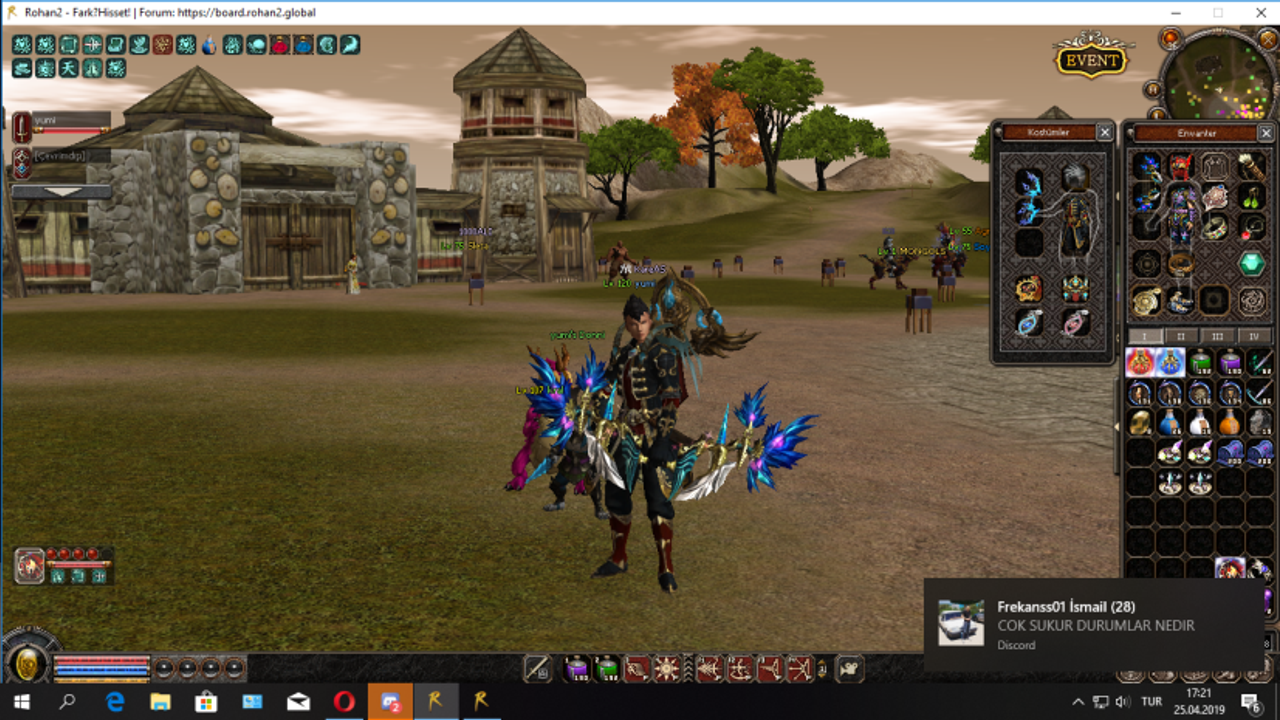This screenshot has height=720, width=1280.
Task: Close the Envanter panel
Action: pos(1265,132)
